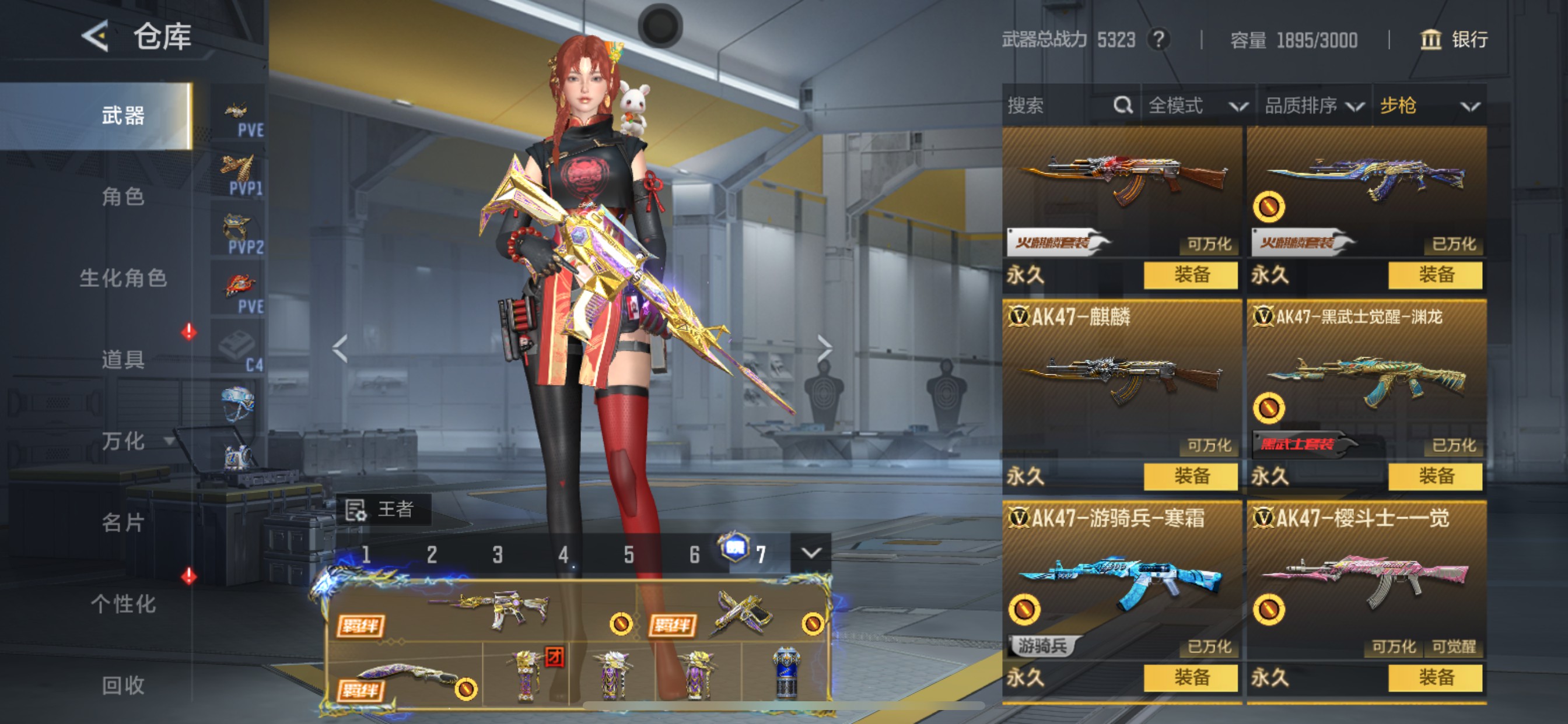Go back from the 仓库 screen

pos(96,37)
